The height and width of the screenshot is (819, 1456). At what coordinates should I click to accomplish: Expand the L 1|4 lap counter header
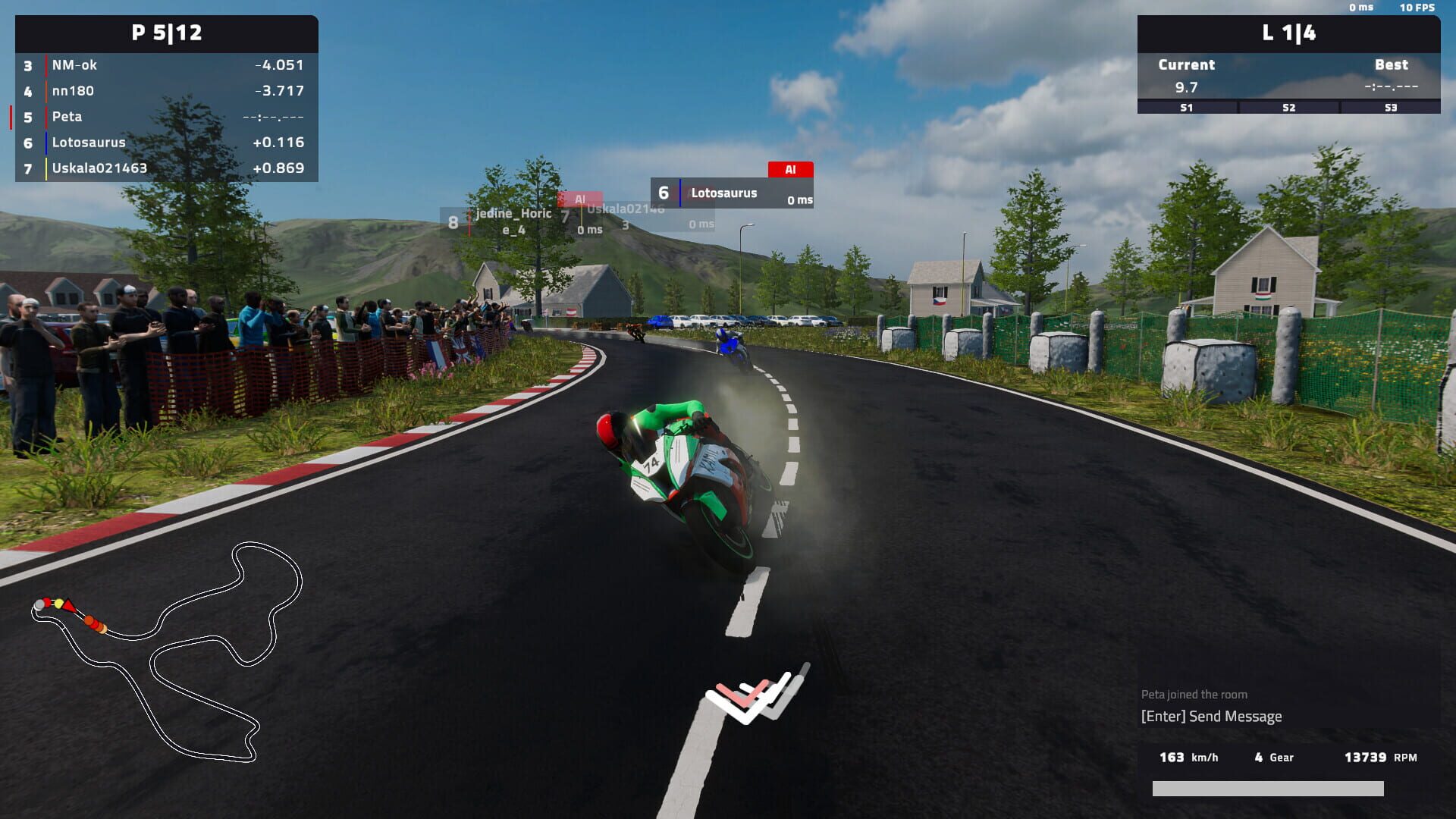click(1289, 33)
